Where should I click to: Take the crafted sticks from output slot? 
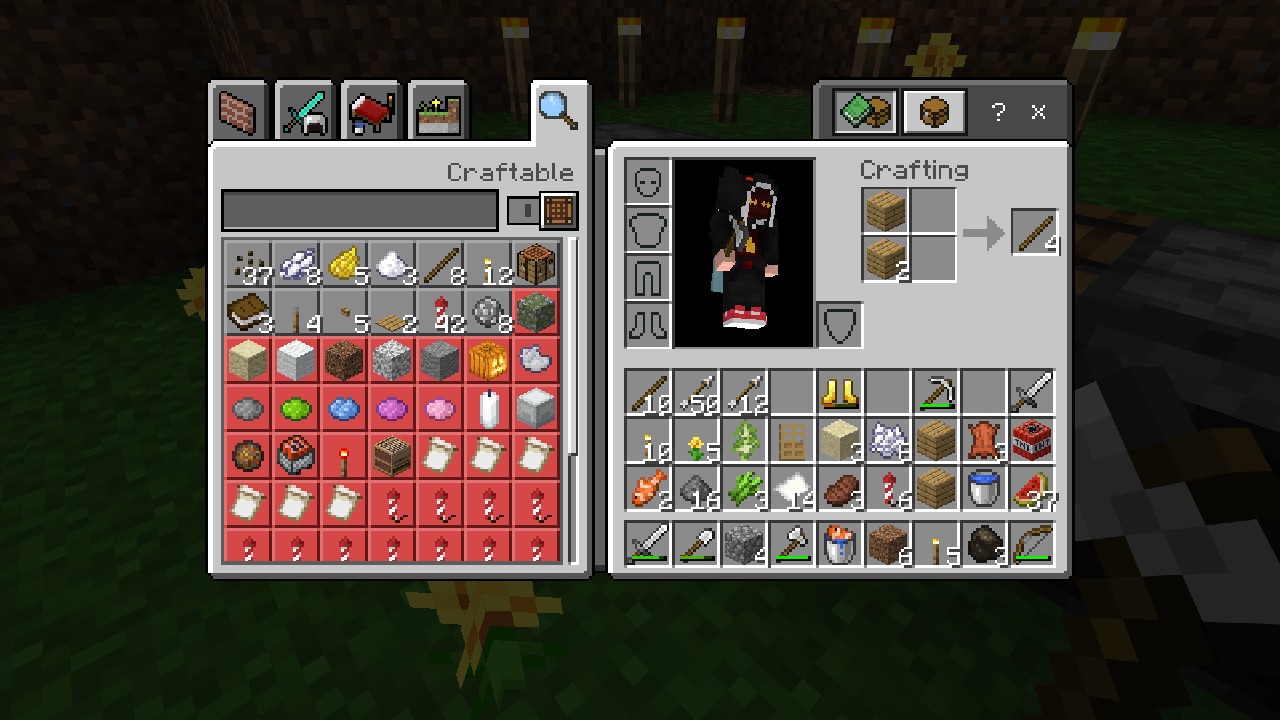coord(1035,232)
